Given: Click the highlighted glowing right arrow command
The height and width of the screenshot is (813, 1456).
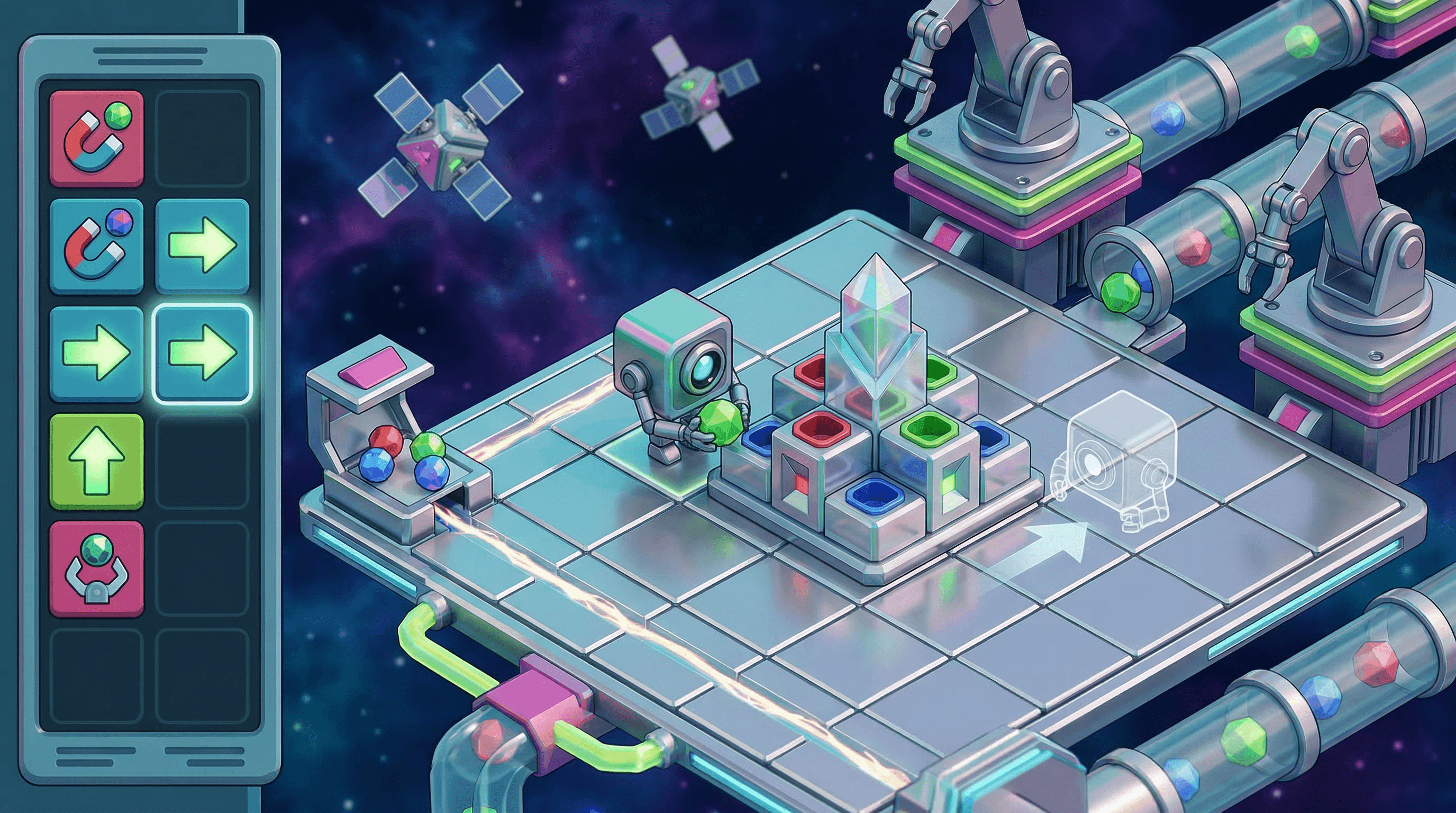Looking at the screenshot, I should pyautogui.click(x=202, y=353).
